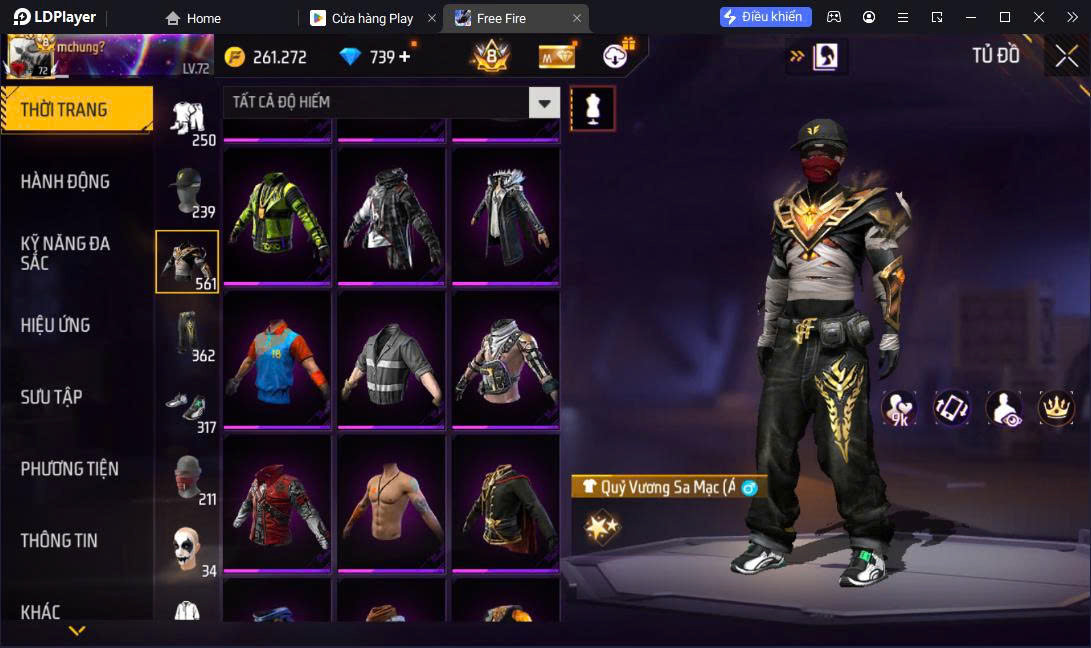This screenshot has height=648, width=1091.
Task: Open the Thông Tin tab
Action: click(60, 541)
